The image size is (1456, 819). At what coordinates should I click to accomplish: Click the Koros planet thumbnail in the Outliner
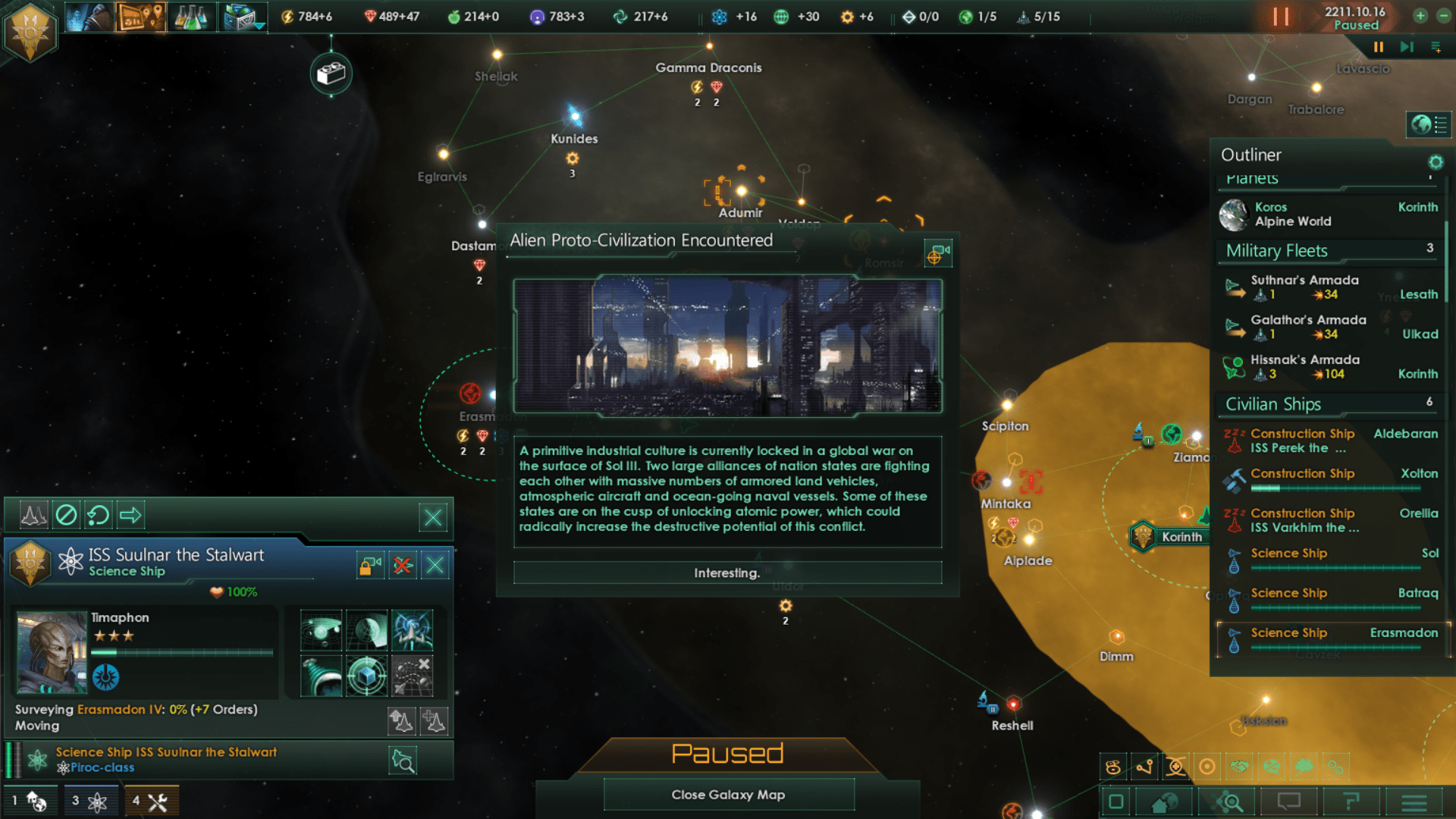point(1235,215)
